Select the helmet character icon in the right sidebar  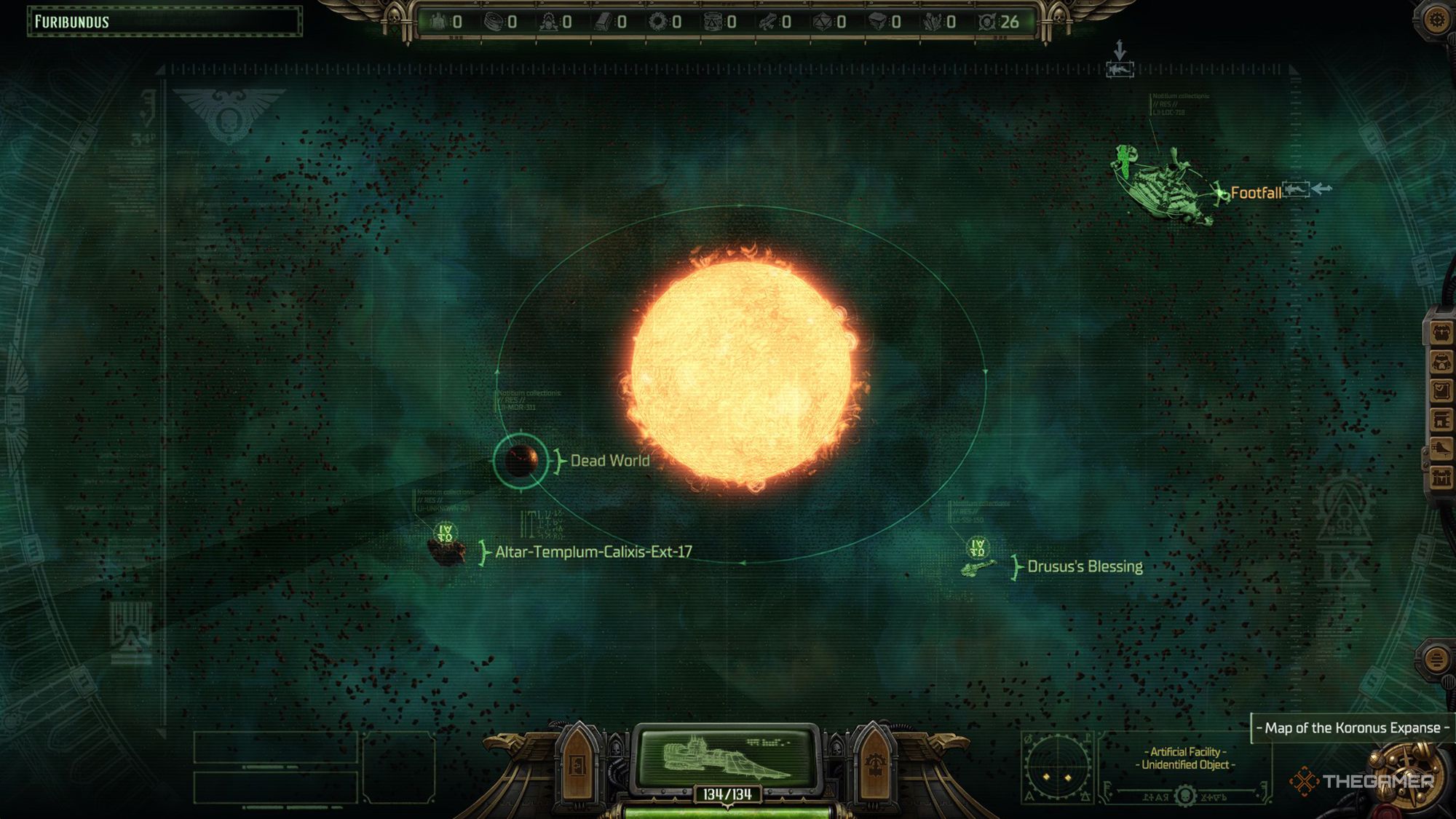coord(1441,362)
